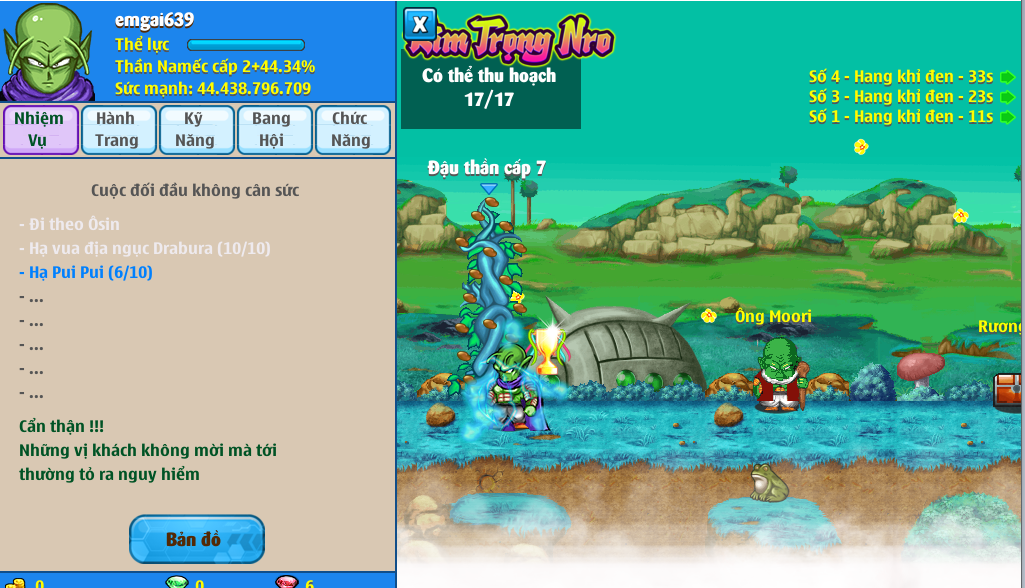1025x588 pixels.
Task: Switch to the Chức Năng tab
Action: point(351,130)
